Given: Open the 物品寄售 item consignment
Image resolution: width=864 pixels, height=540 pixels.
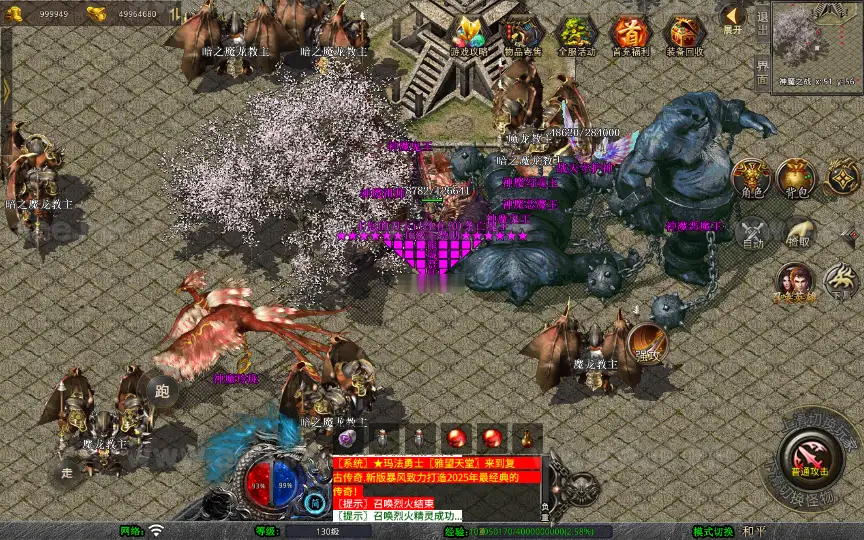Looking at the screenshot, I should click(x=523, y=37).
